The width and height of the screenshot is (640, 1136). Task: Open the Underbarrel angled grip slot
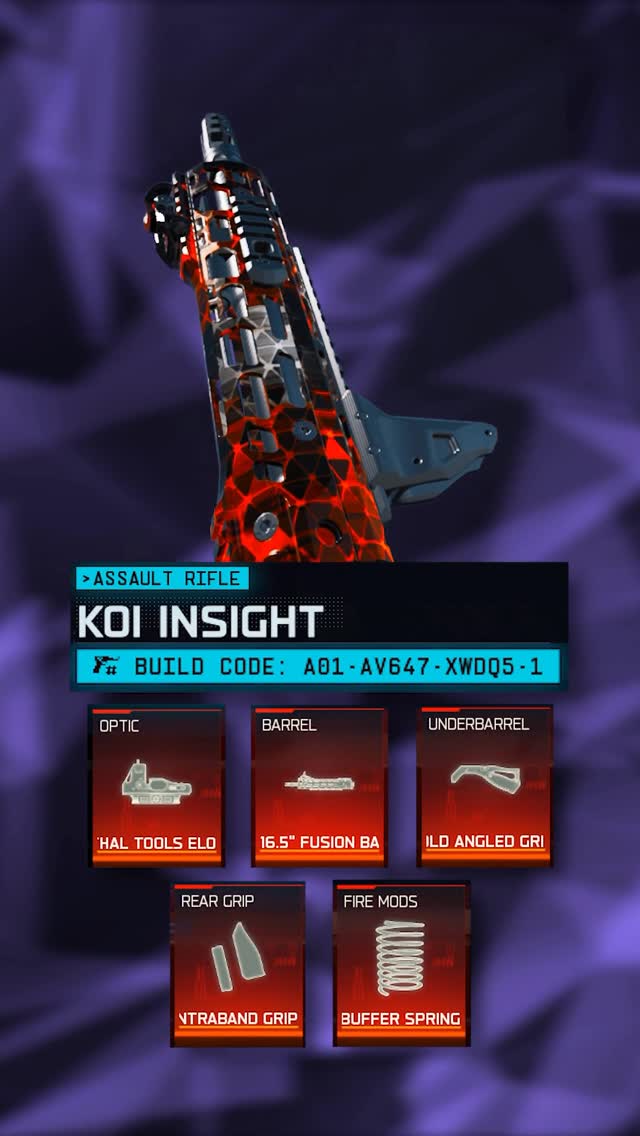[484, 786]
